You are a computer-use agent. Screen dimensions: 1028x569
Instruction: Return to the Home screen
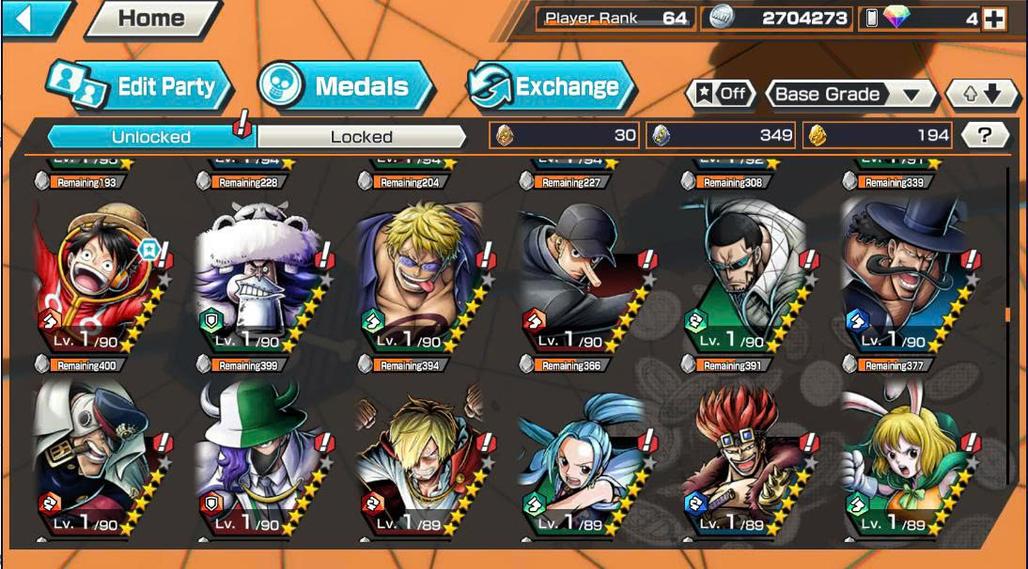[x=151, y=18]
